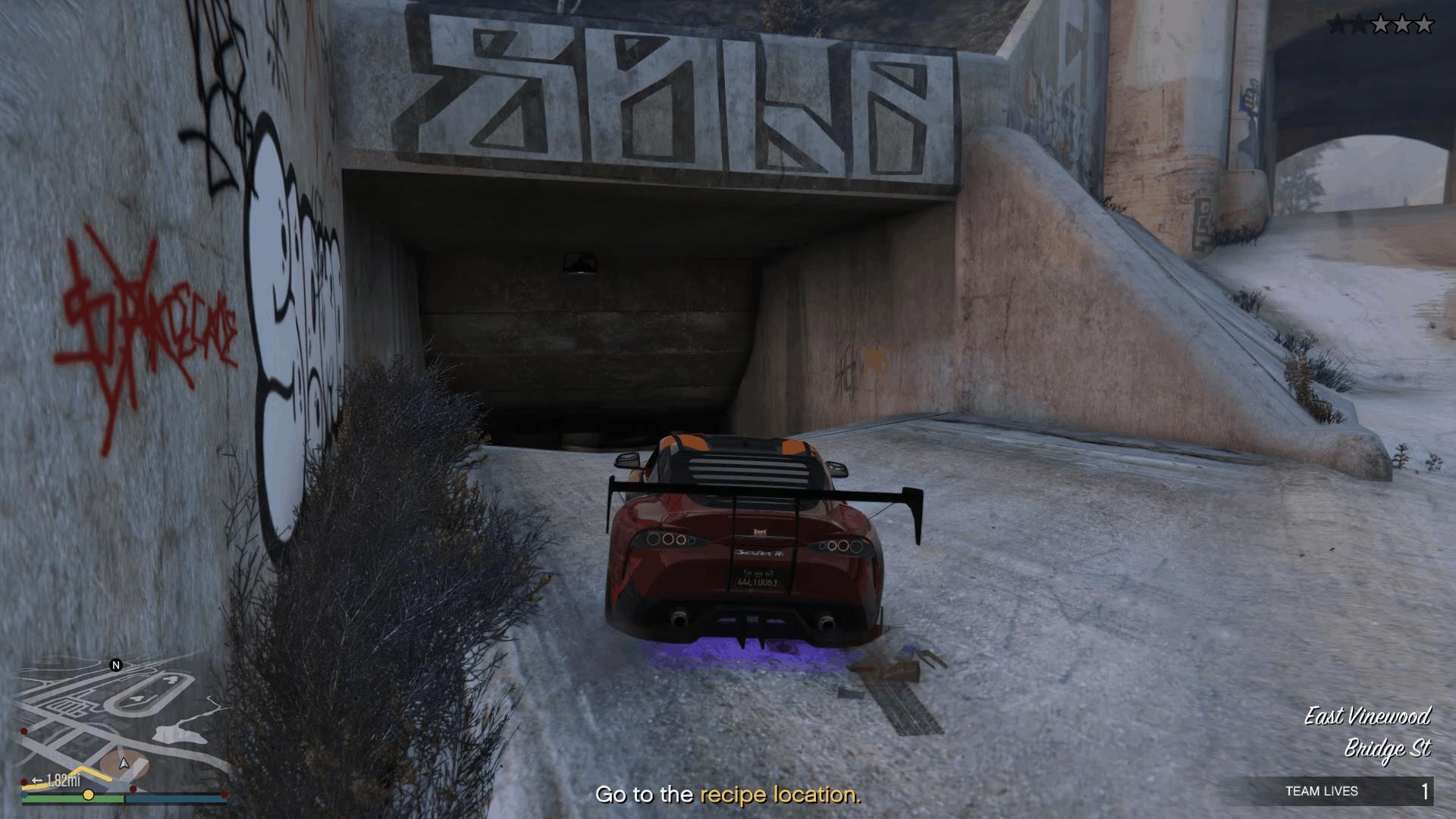Click the 1.82mi distance readout
Screen dimensions: 1456x819
pyautogui.click(x=61, y=780)
